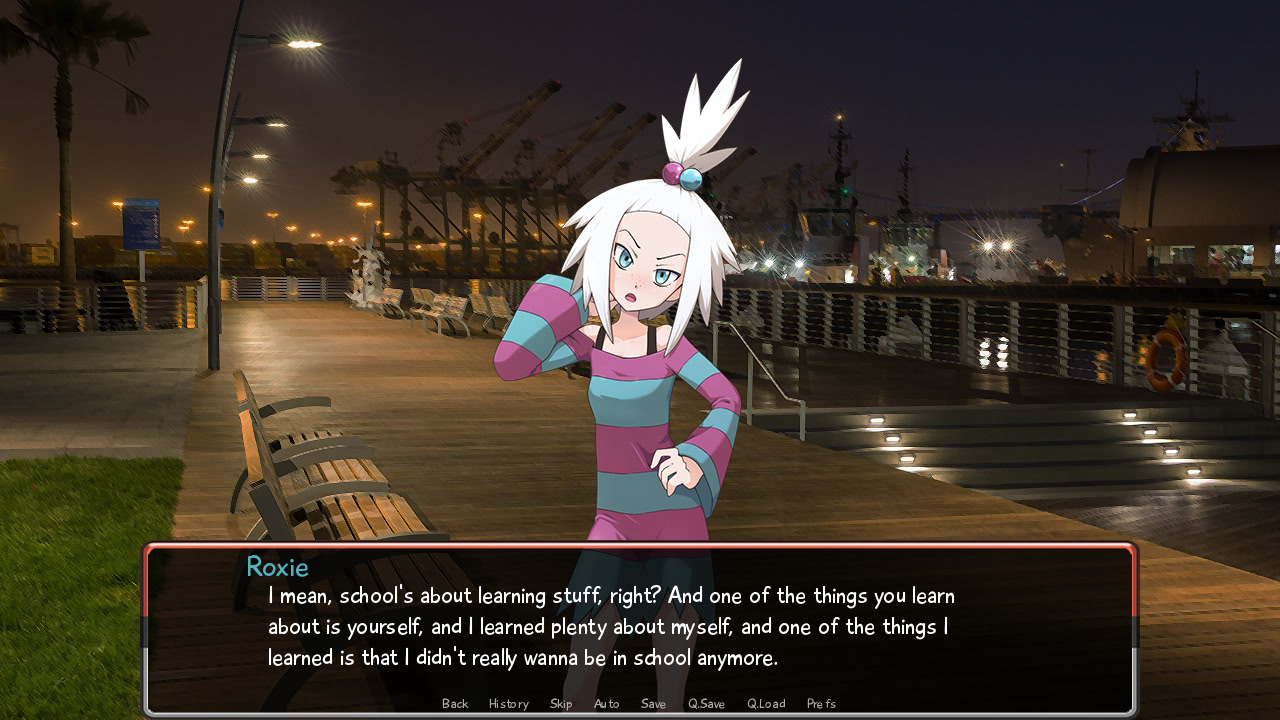This screenshot has height=720, width=1280.
Task: Click the Roxie name label
Action: coord(278,567)
